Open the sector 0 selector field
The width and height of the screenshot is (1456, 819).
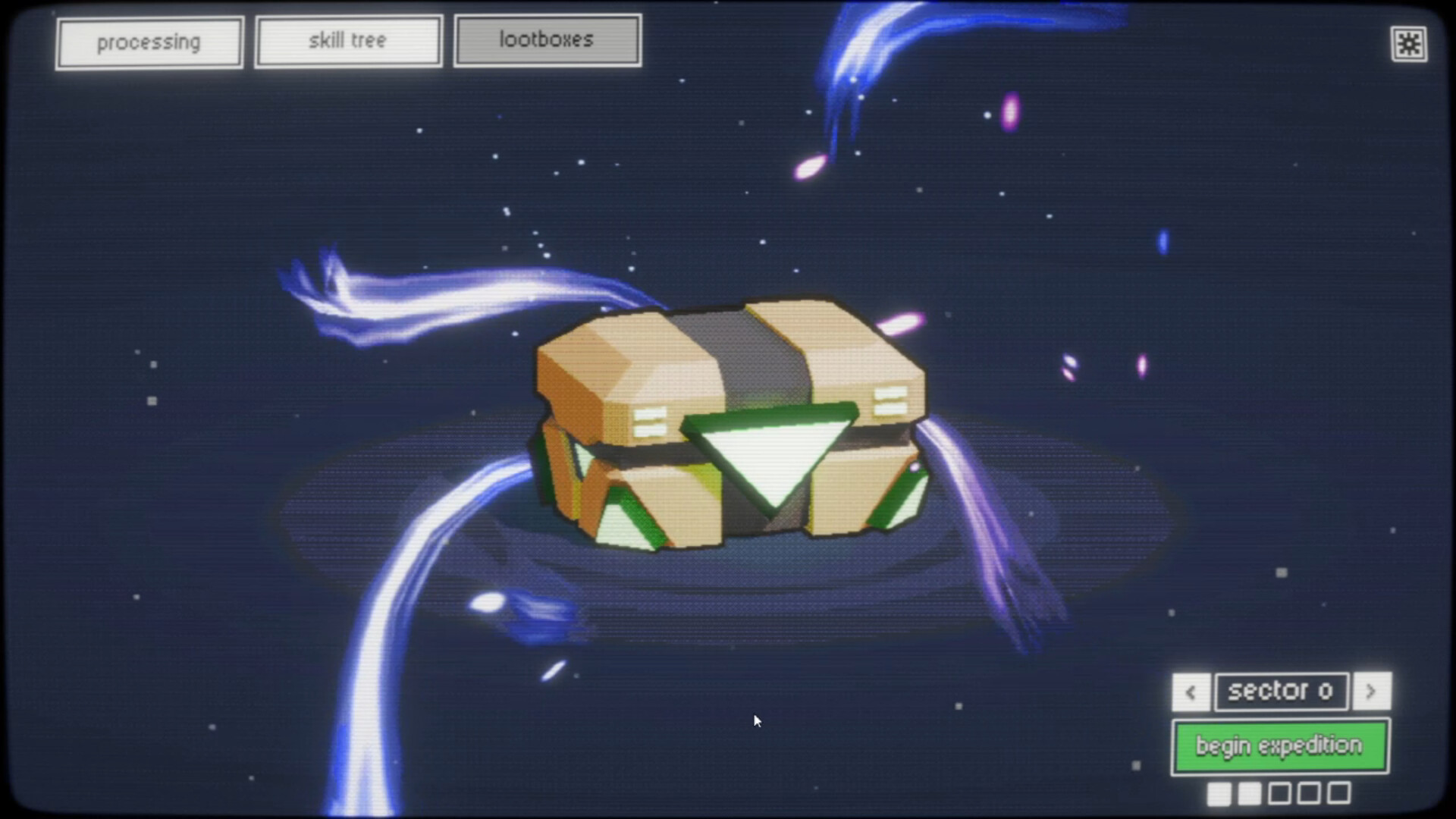(x=1281, y=691)
